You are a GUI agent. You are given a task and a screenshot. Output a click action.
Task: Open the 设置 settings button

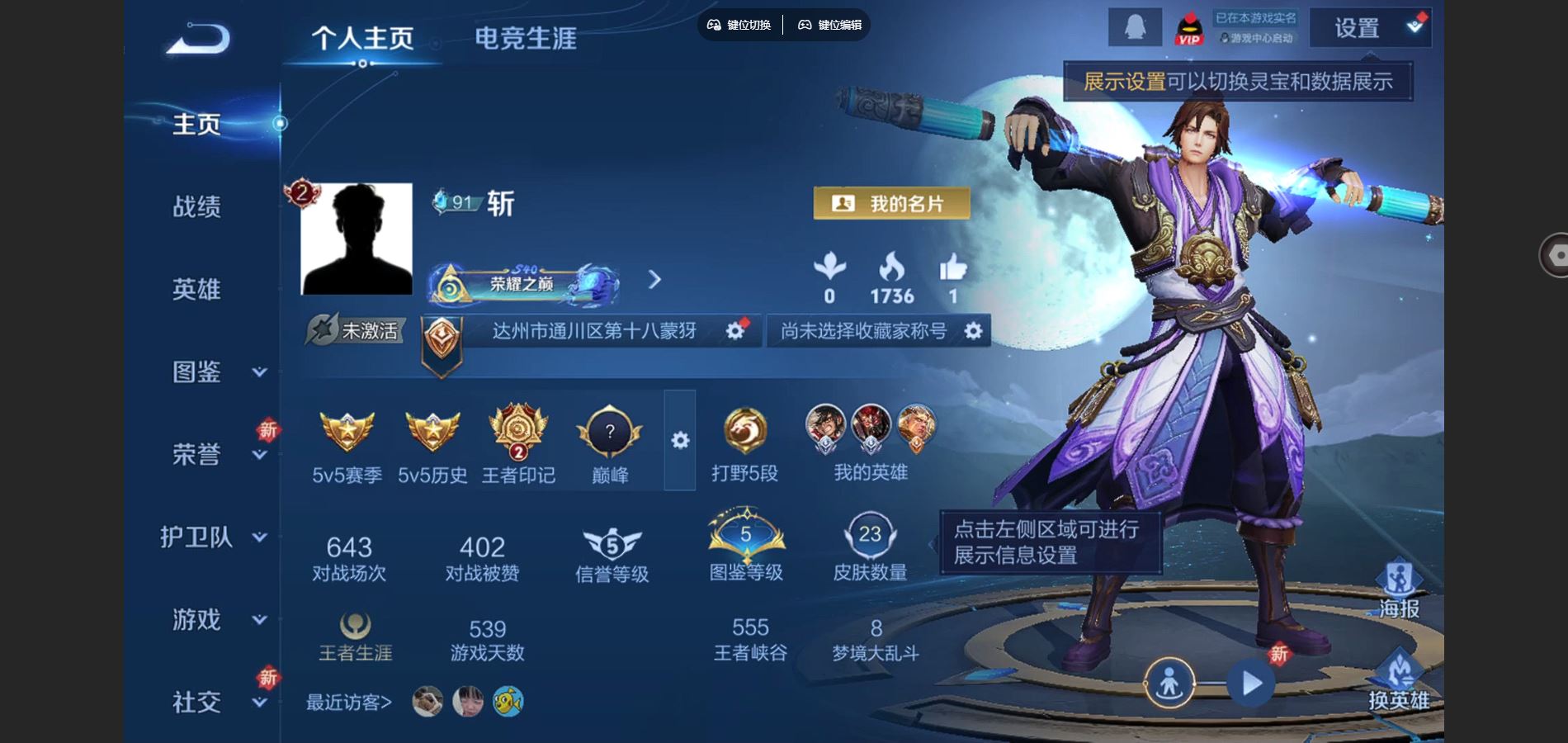tap(1357, 27)
